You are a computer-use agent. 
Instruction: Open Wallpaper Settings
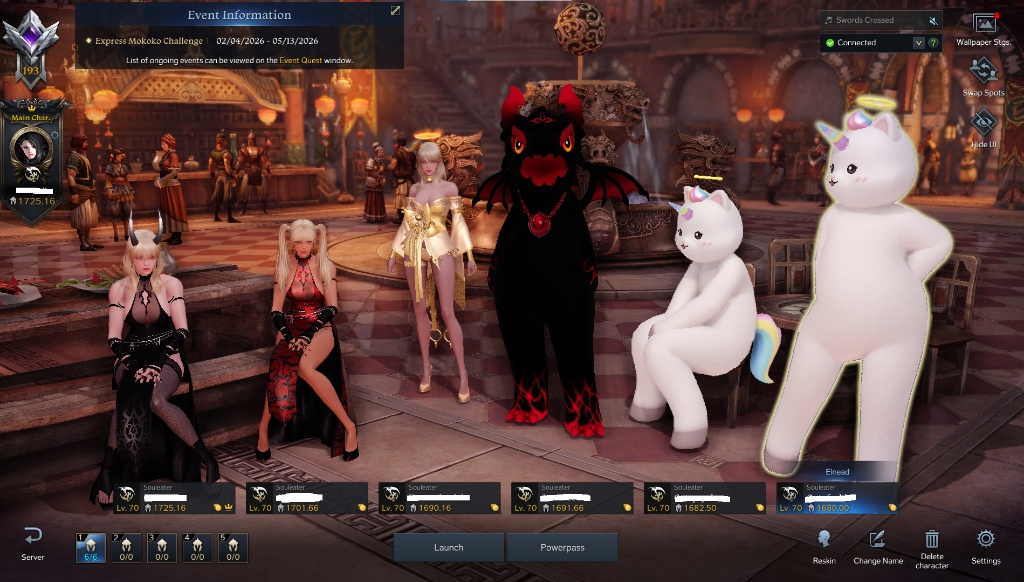tap(984, 29)
